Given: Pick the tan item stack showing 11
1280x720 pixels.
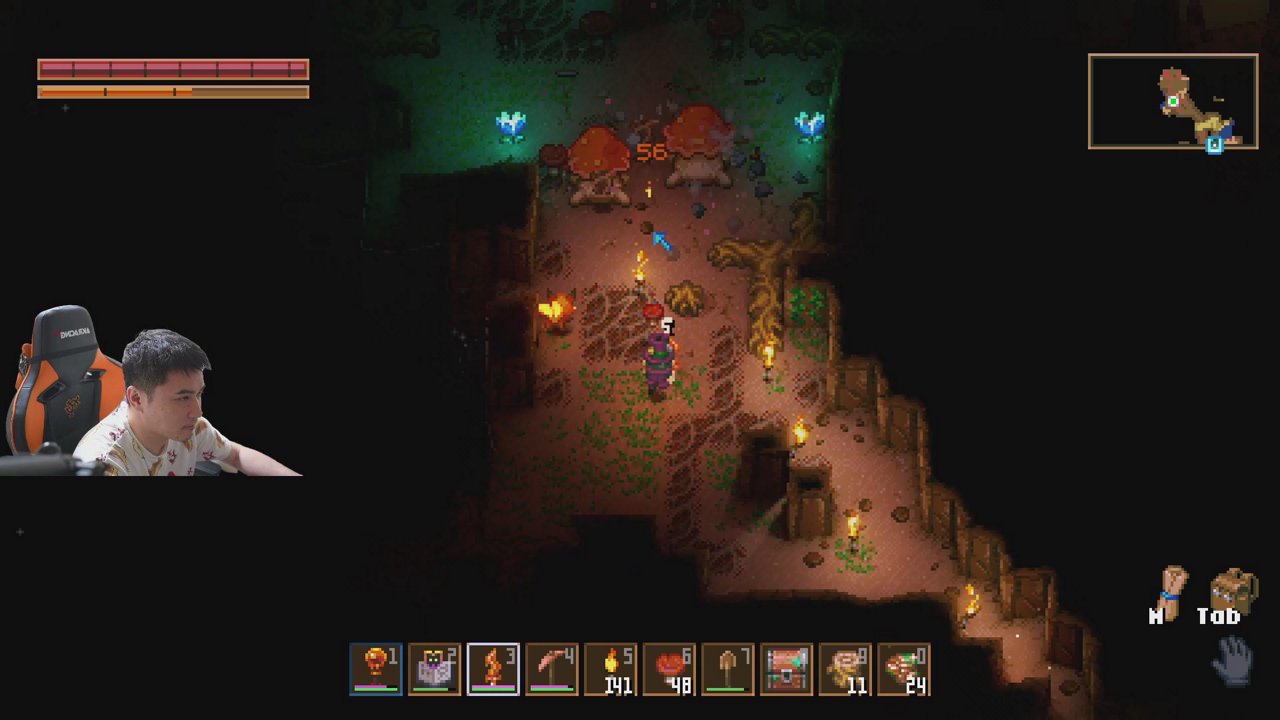Looking at the screenshot, I should coord(845,669).
